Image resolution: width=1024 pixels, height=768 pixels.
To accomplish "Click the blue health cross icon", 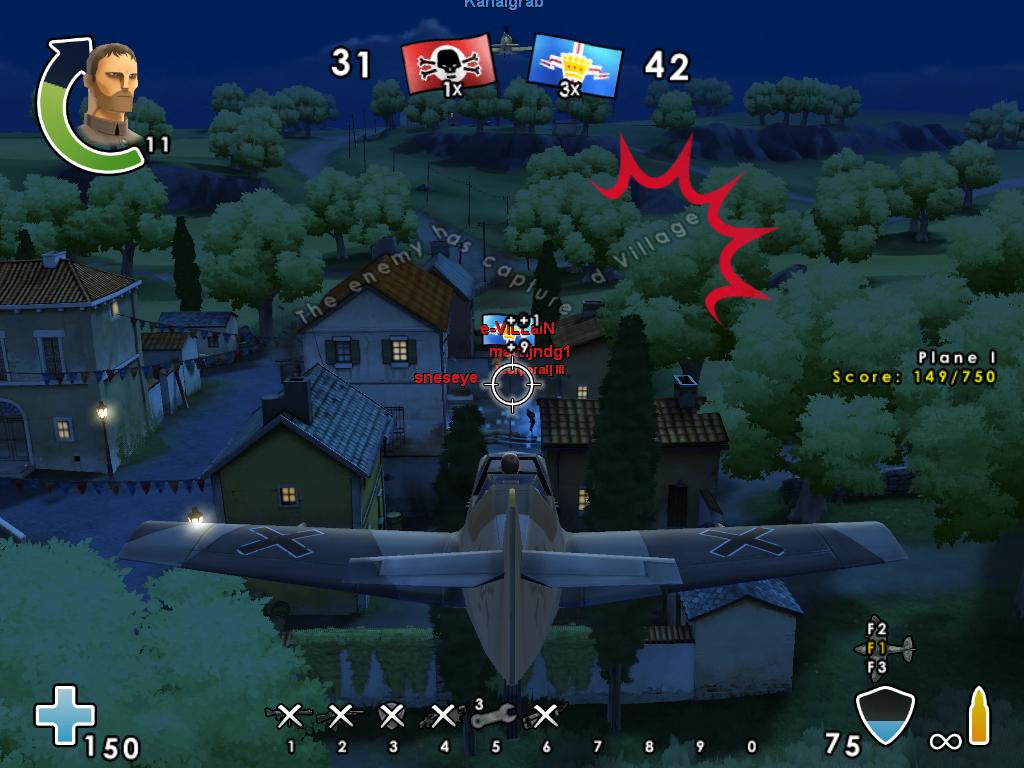I will [65, 714].
